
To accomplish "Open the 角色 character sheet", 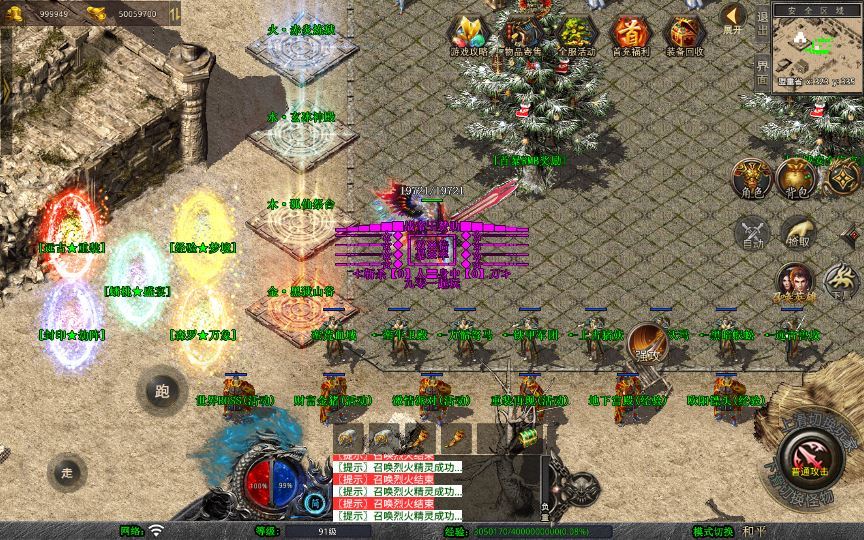I will (x=752, y=176).
